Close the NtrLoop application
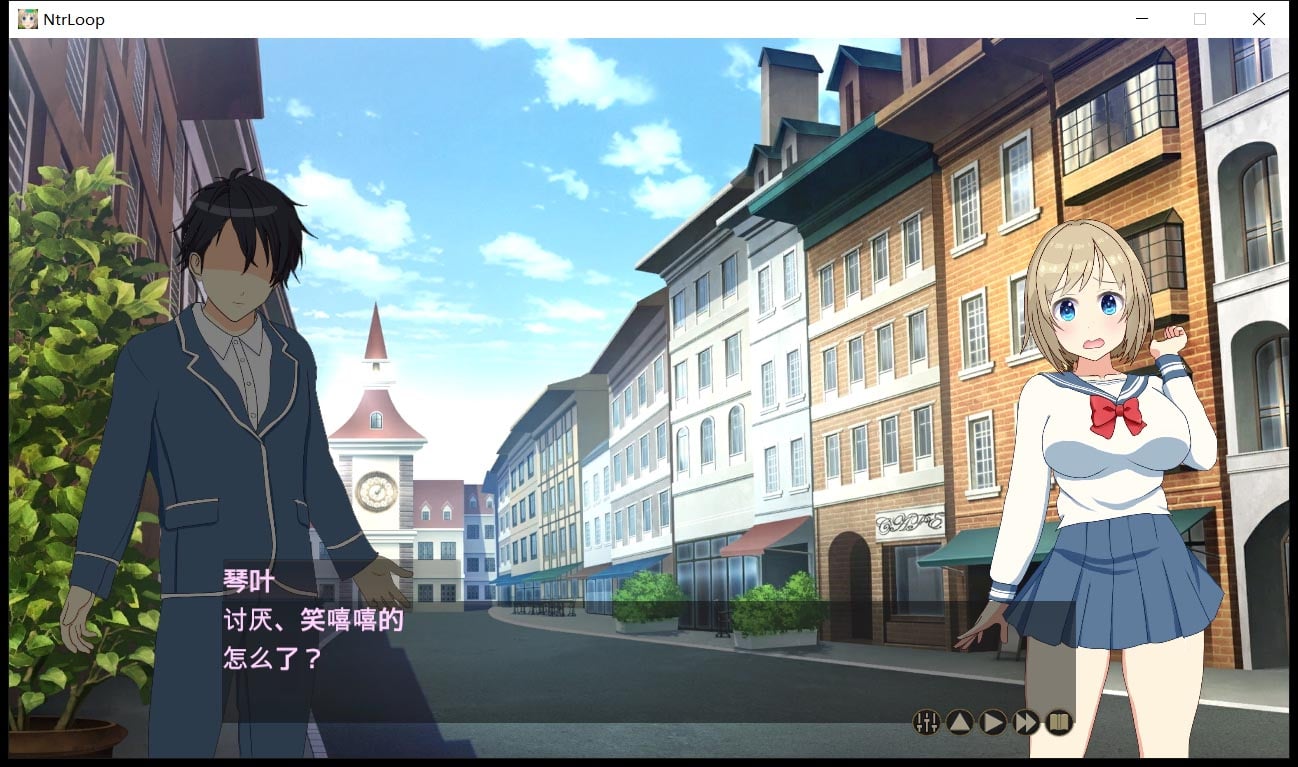 click(1258, 18)
